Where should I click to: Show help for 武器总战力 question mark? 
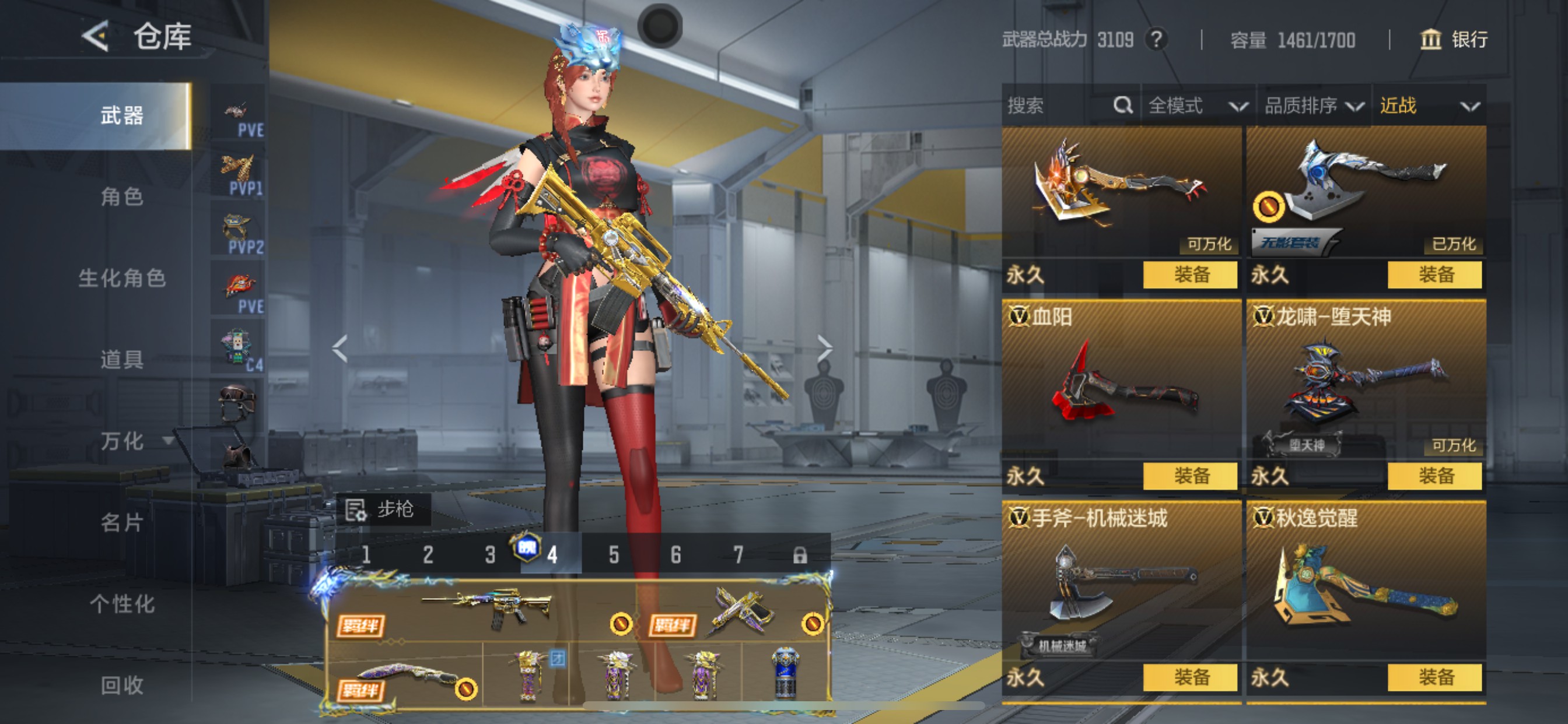coord(1156,40)
